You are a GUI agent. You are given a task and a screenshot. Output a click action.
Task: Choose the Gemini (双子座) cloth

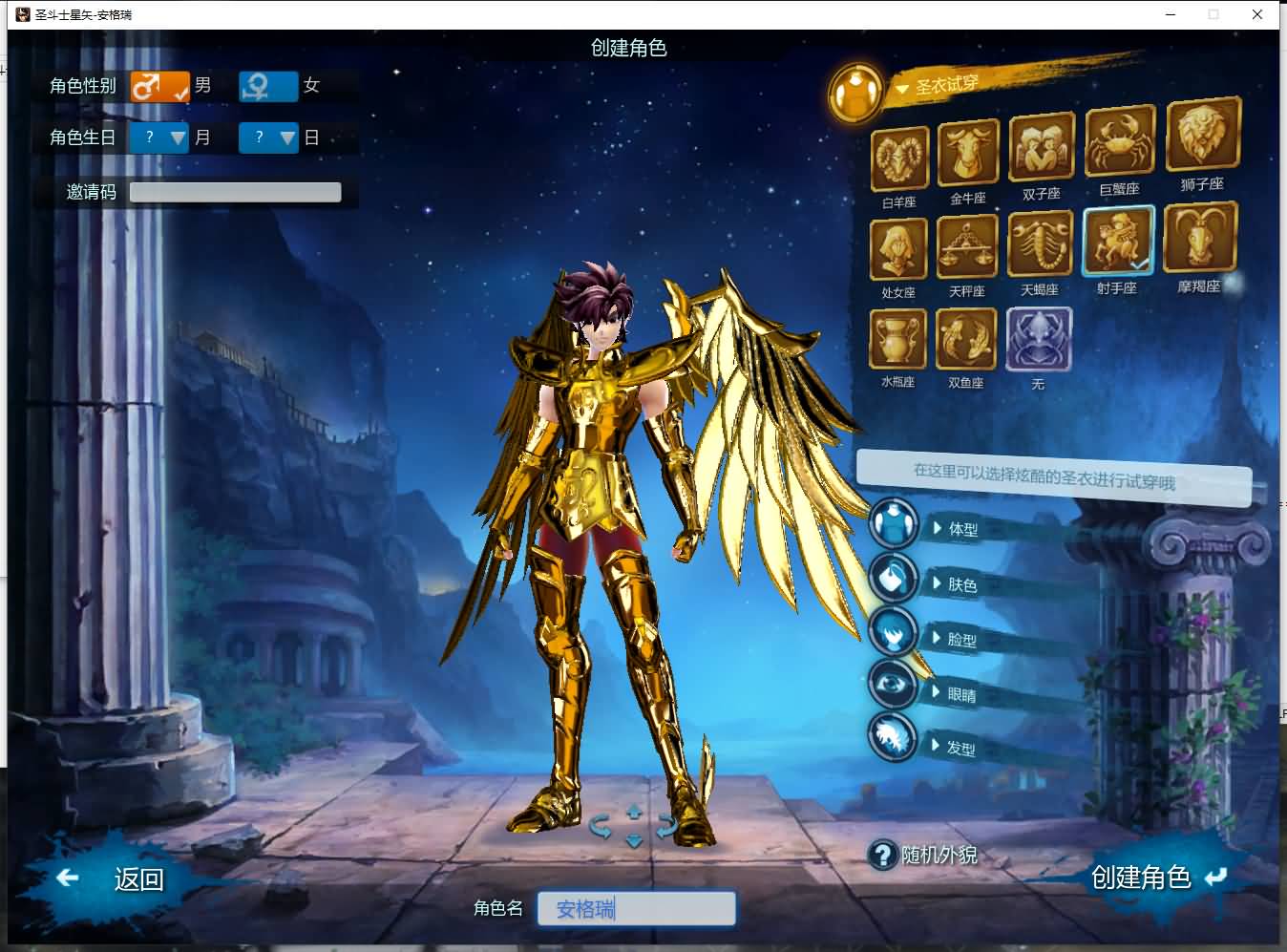(x=1041, y=148)
